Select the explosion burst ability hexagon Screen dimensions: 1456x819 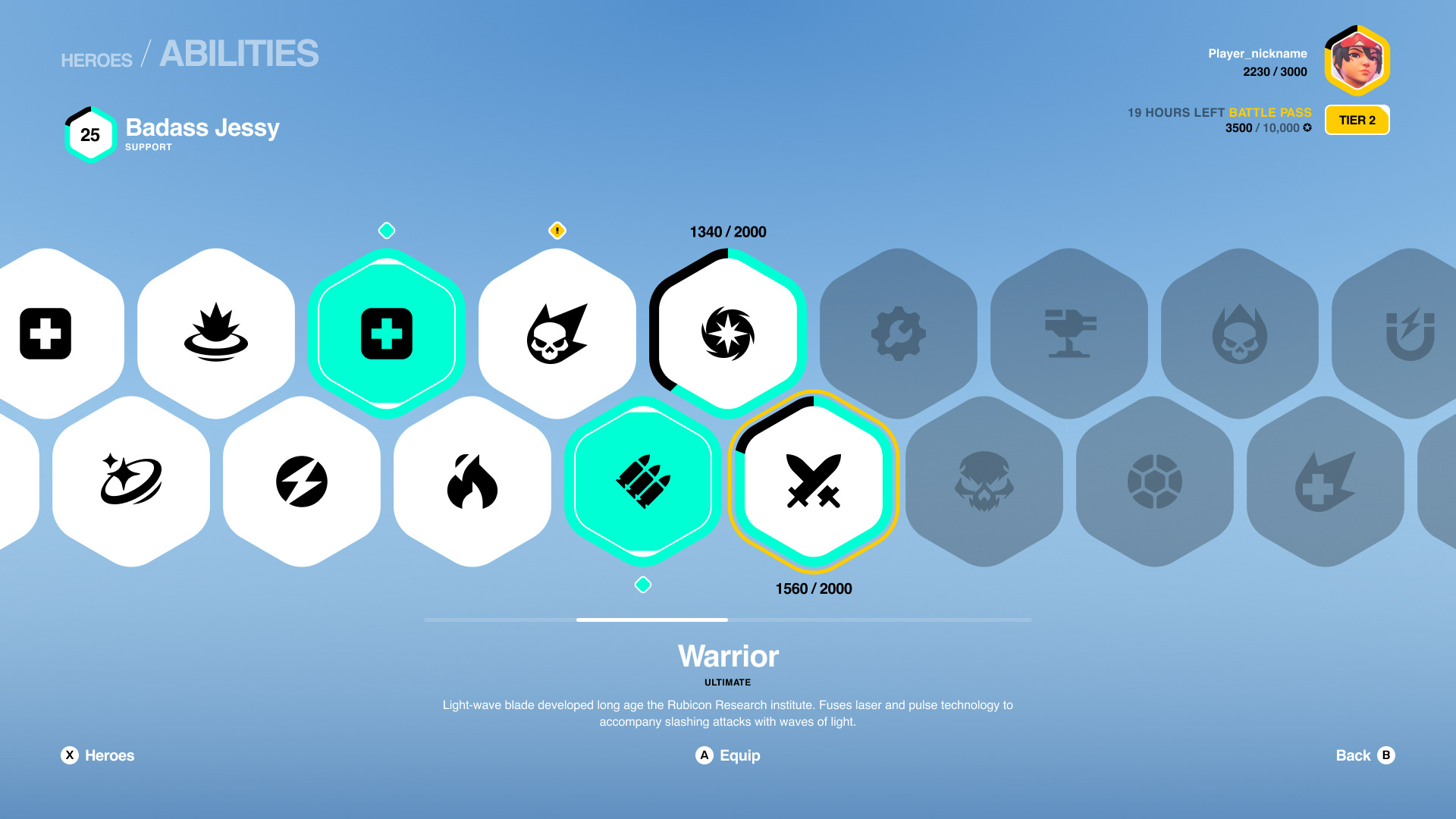point(216,334)
